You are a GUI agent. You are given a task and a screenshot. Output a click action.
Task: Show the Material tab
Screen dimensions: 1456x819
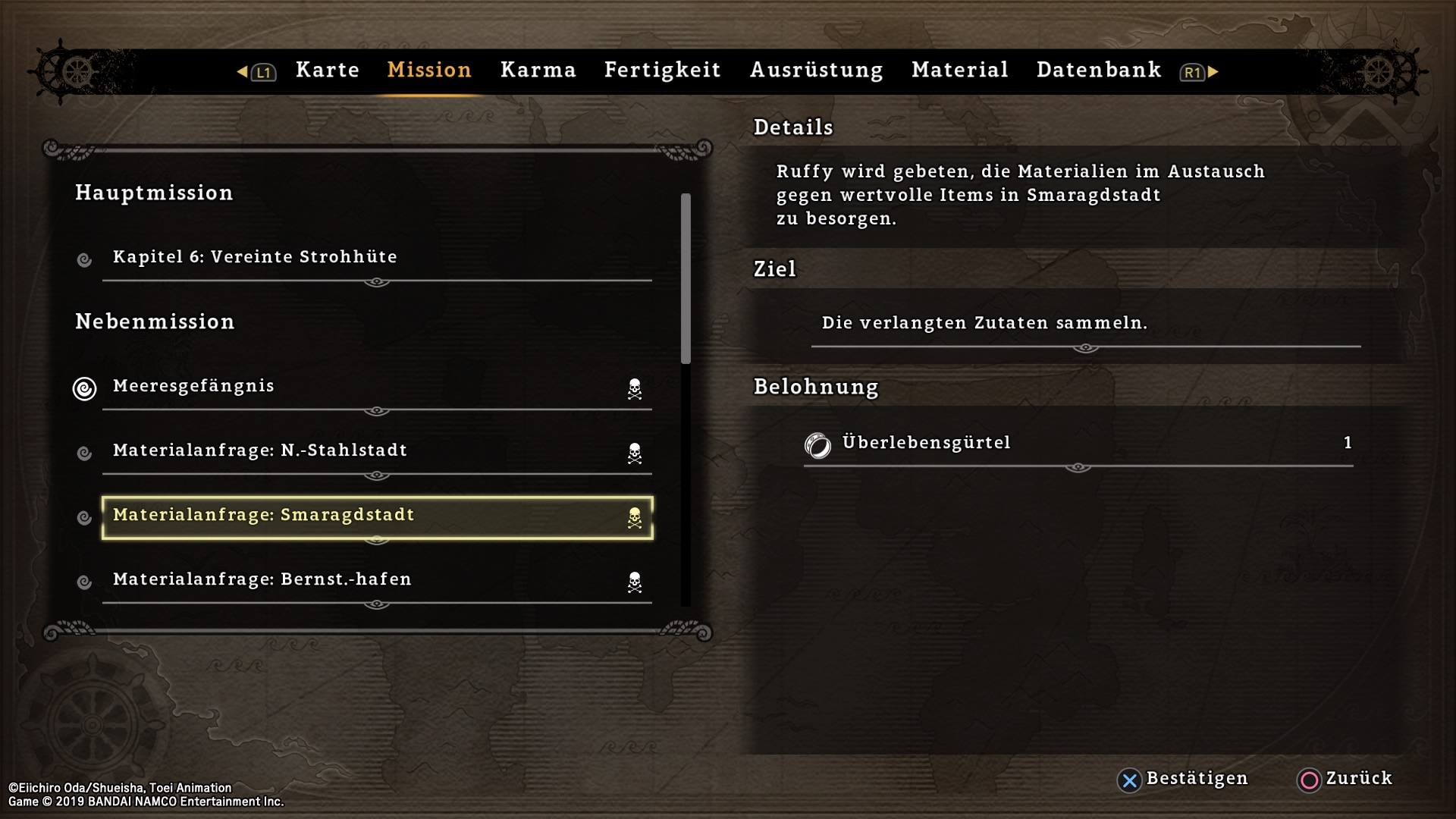pos(960,70)
